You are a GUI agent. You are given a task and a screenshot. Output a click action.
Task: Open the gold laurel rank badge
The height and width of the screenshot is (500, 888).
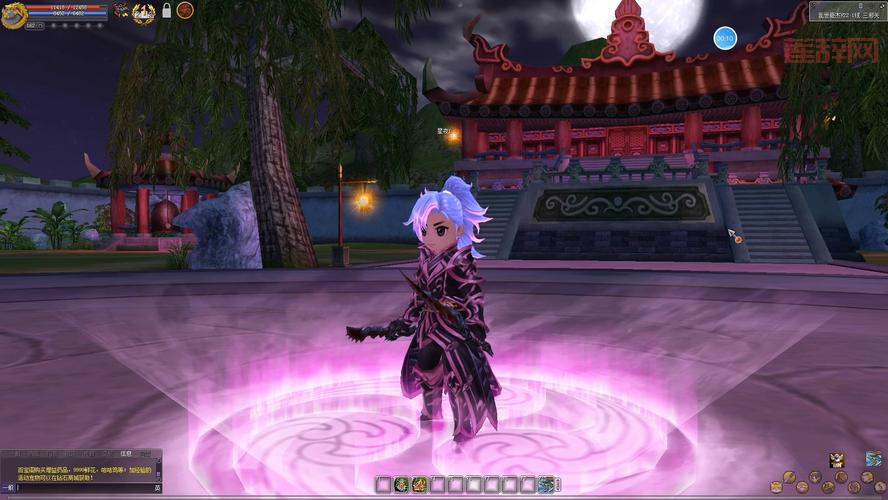tap(144, 11)
